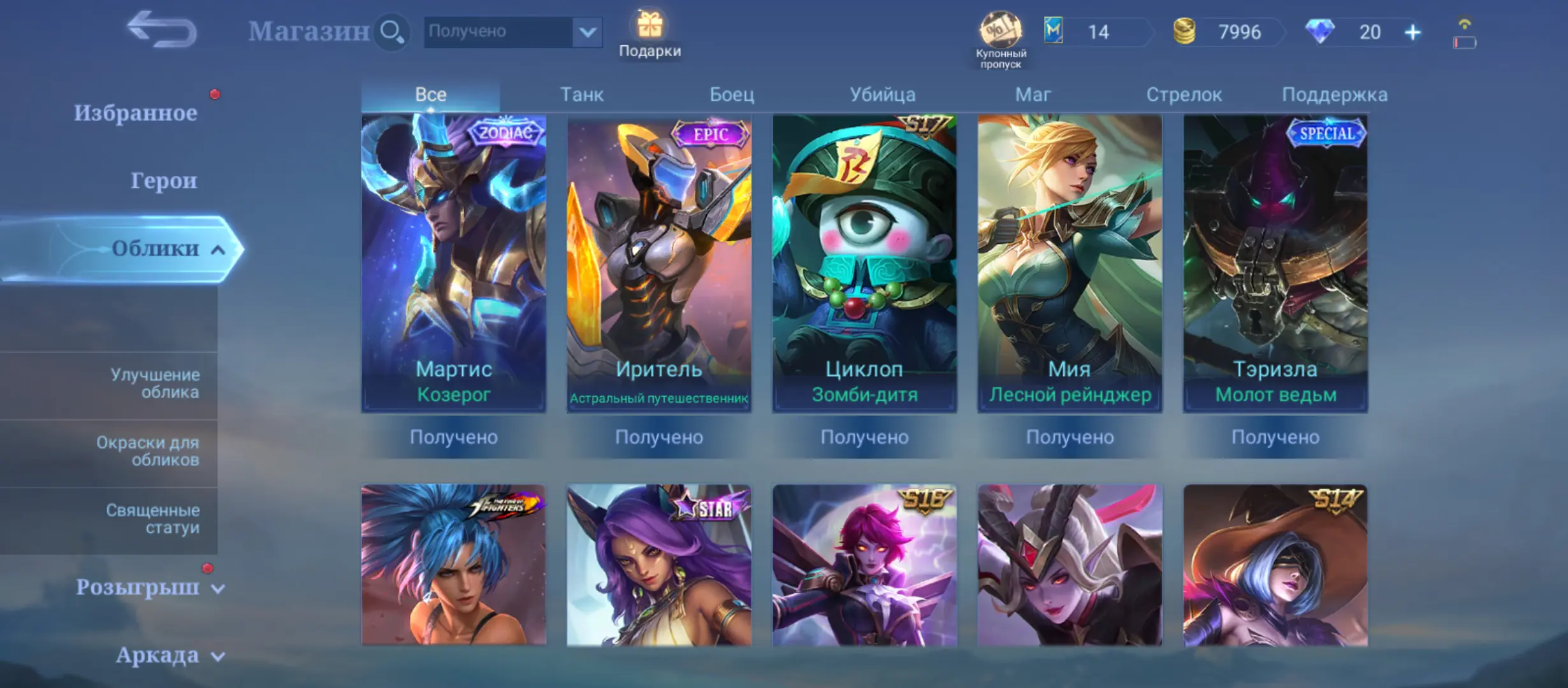This screenshot has height=688, width=1568.
Task: Switch to the Танк tab
Action: click(581, 95)
